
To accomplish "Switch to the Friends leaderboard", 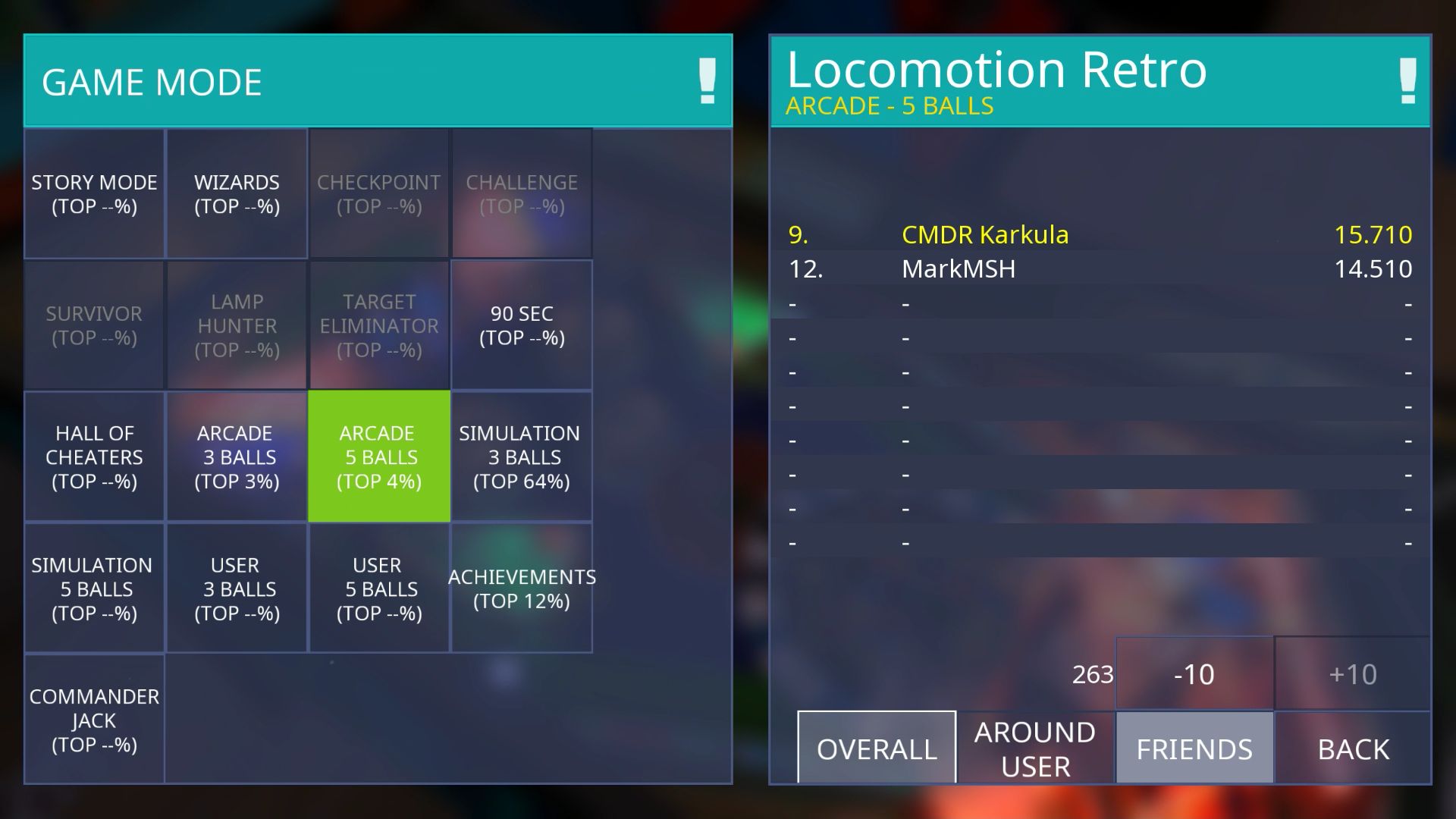I will [1194, 748].
